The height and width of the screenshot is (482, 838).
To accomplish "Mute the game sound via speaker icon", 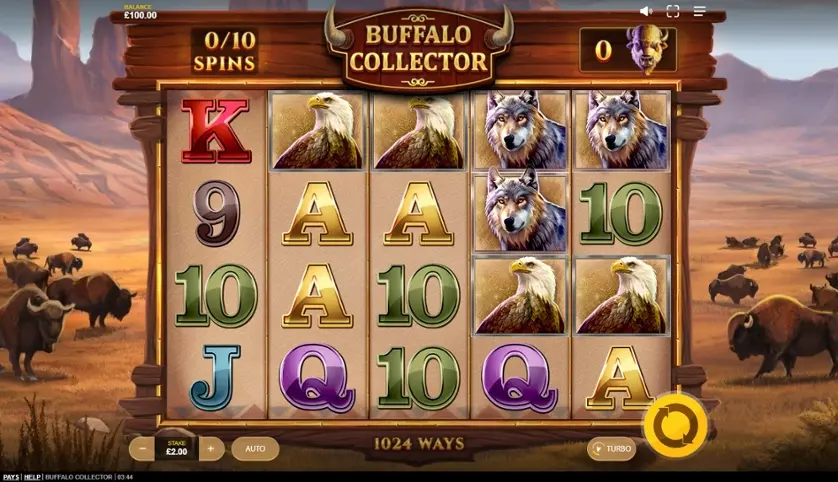I will pos(646,11).
